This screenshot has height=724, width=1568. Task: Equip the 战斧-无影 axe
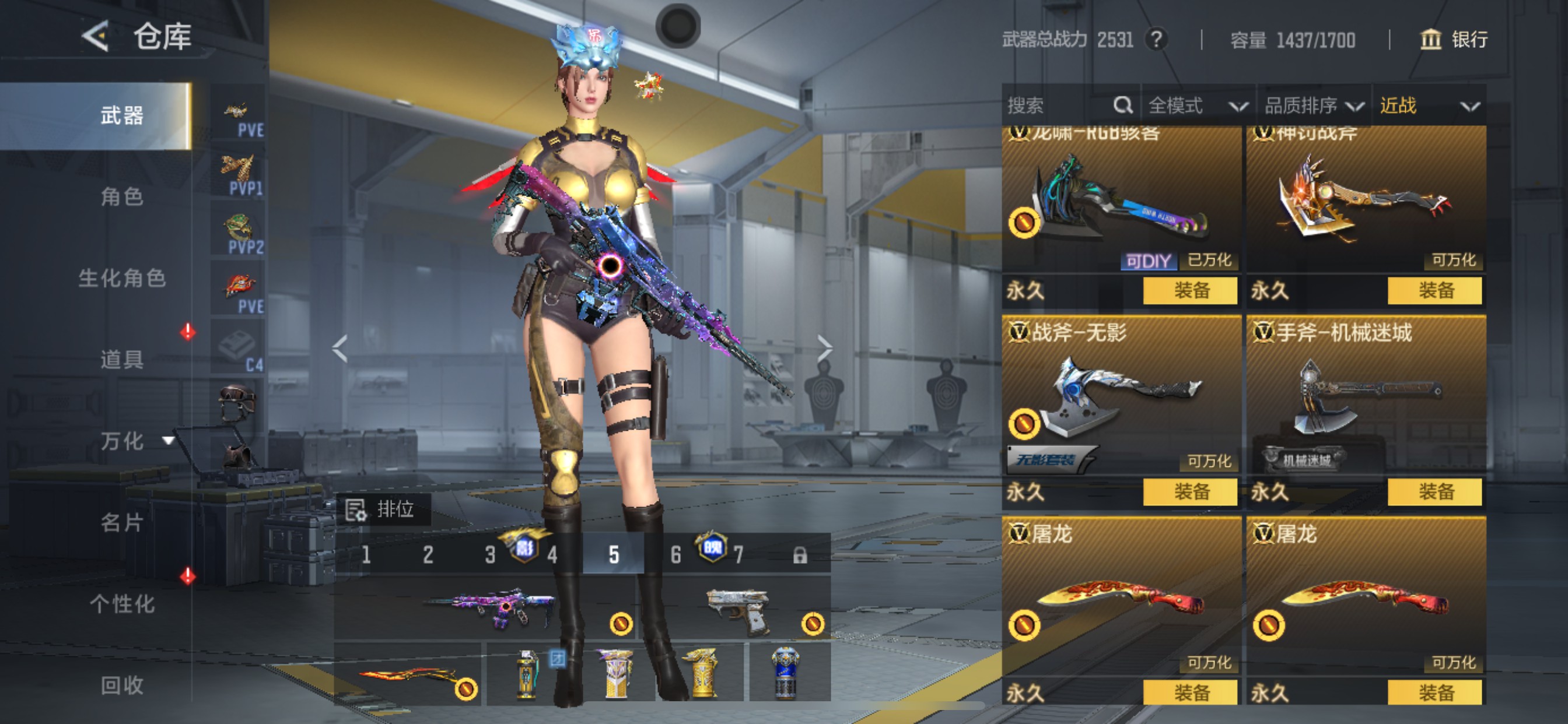click(x=1190, y=491)
